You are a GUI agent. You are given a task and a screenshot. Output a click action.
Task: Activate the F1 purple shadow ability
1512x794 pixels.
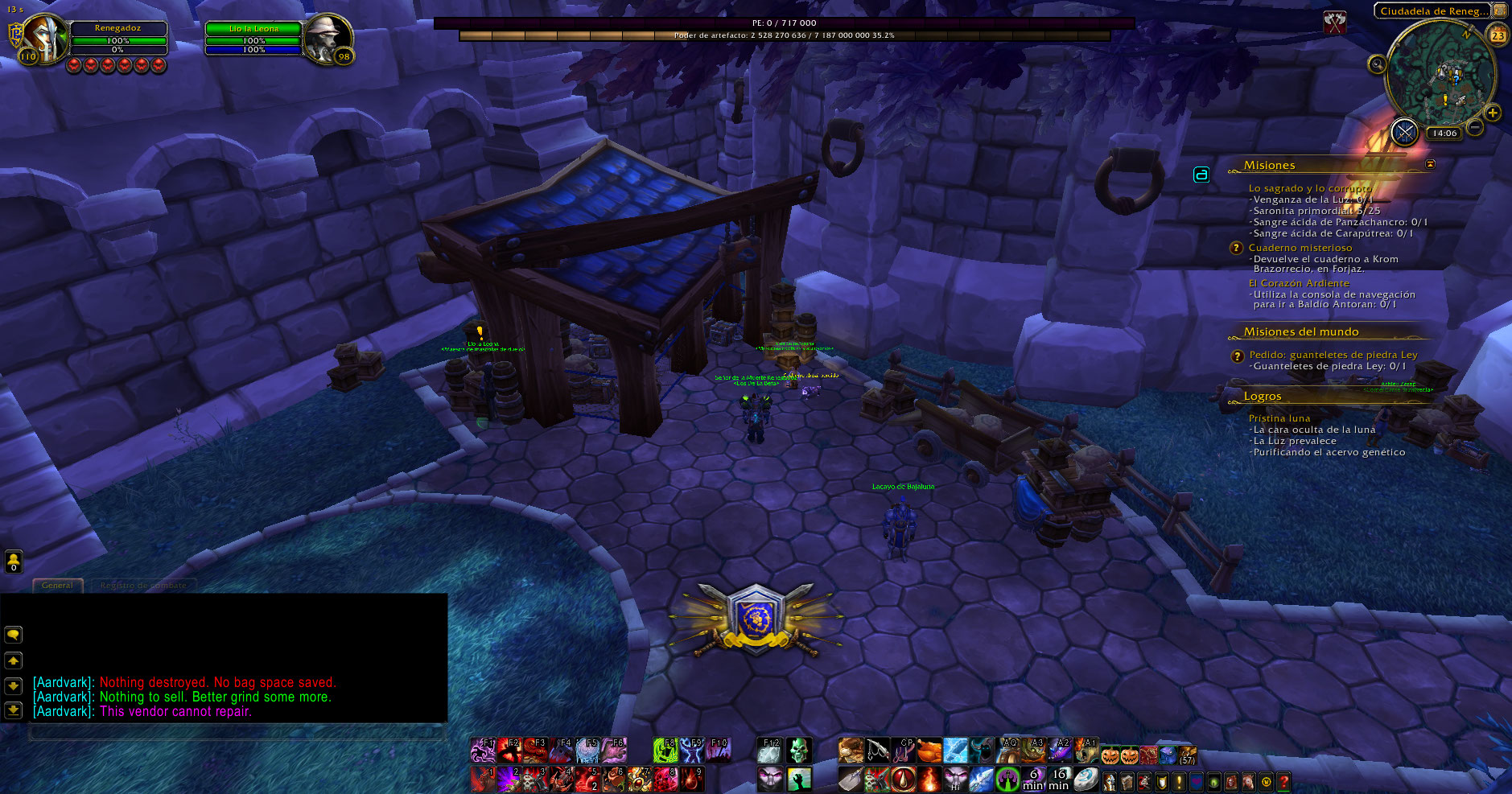coord(483,751)
